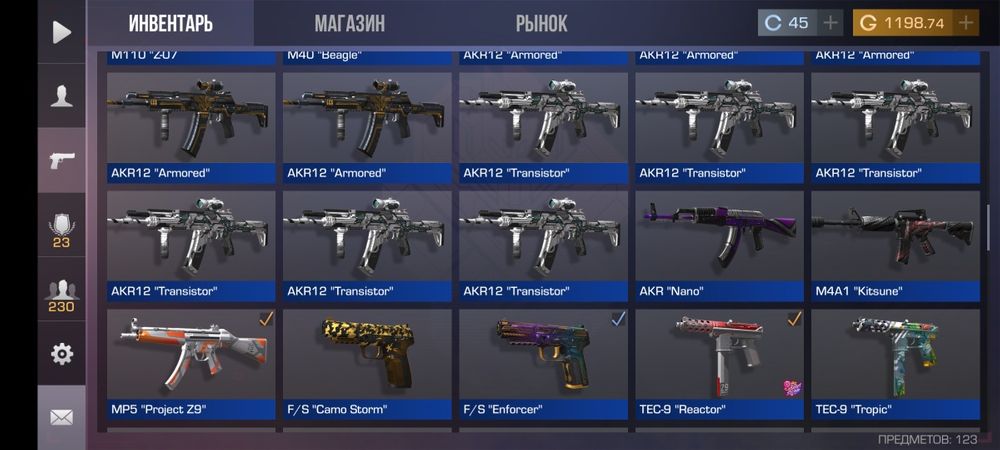Select the M4A1 "Kitsune" skin
This screenshot has height=450, width=1000.
point(896,245)
